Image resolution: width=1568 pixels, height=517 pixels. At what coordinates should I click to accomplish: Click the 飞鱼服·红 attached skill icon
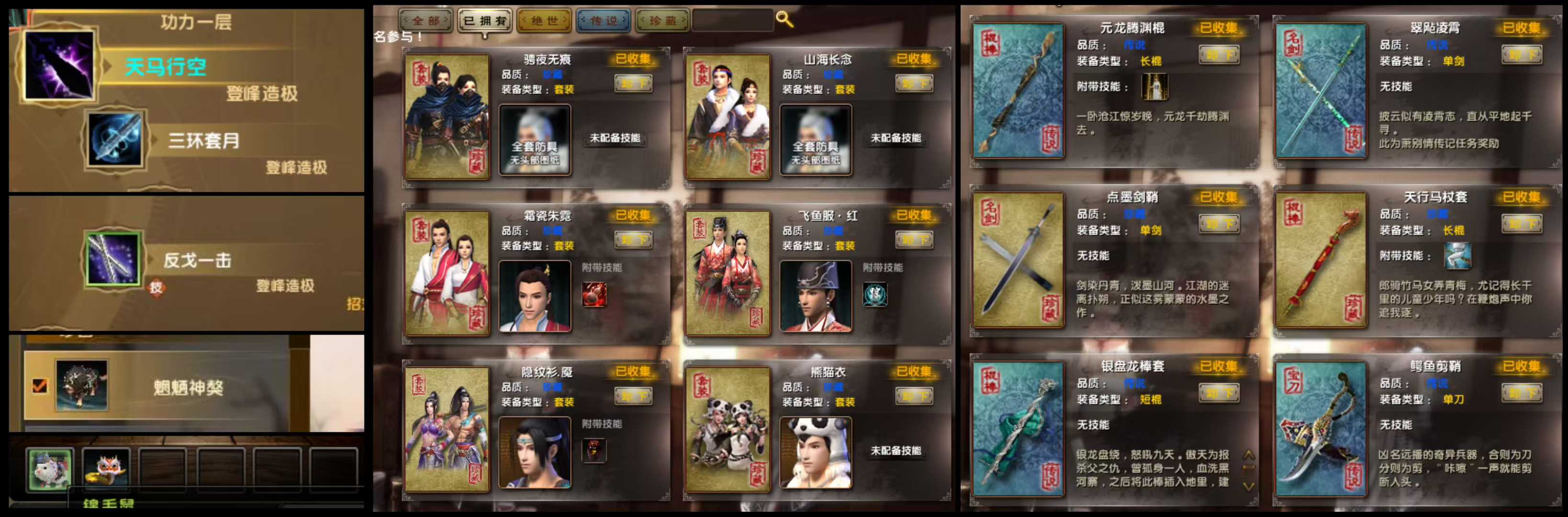click(874, 295)
